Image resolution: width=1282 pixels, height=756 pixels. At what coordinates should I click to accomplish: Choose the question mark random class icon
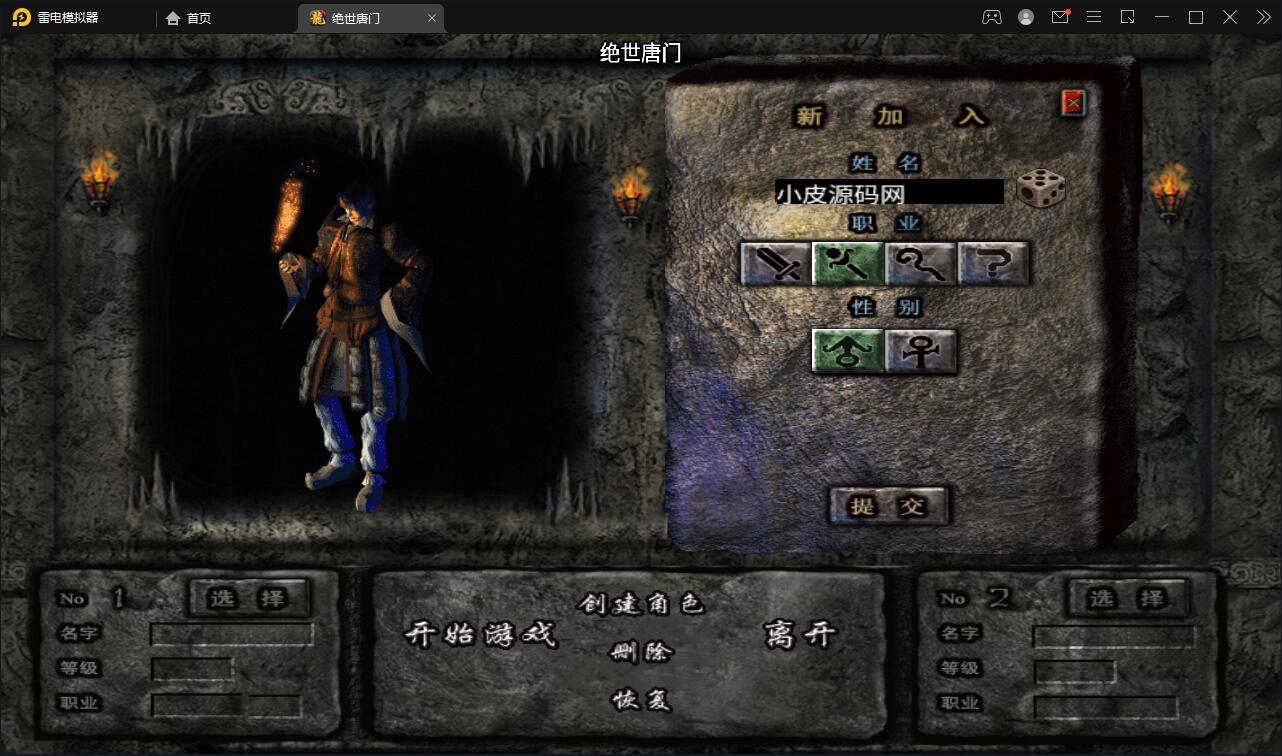[x=993, y=263]
